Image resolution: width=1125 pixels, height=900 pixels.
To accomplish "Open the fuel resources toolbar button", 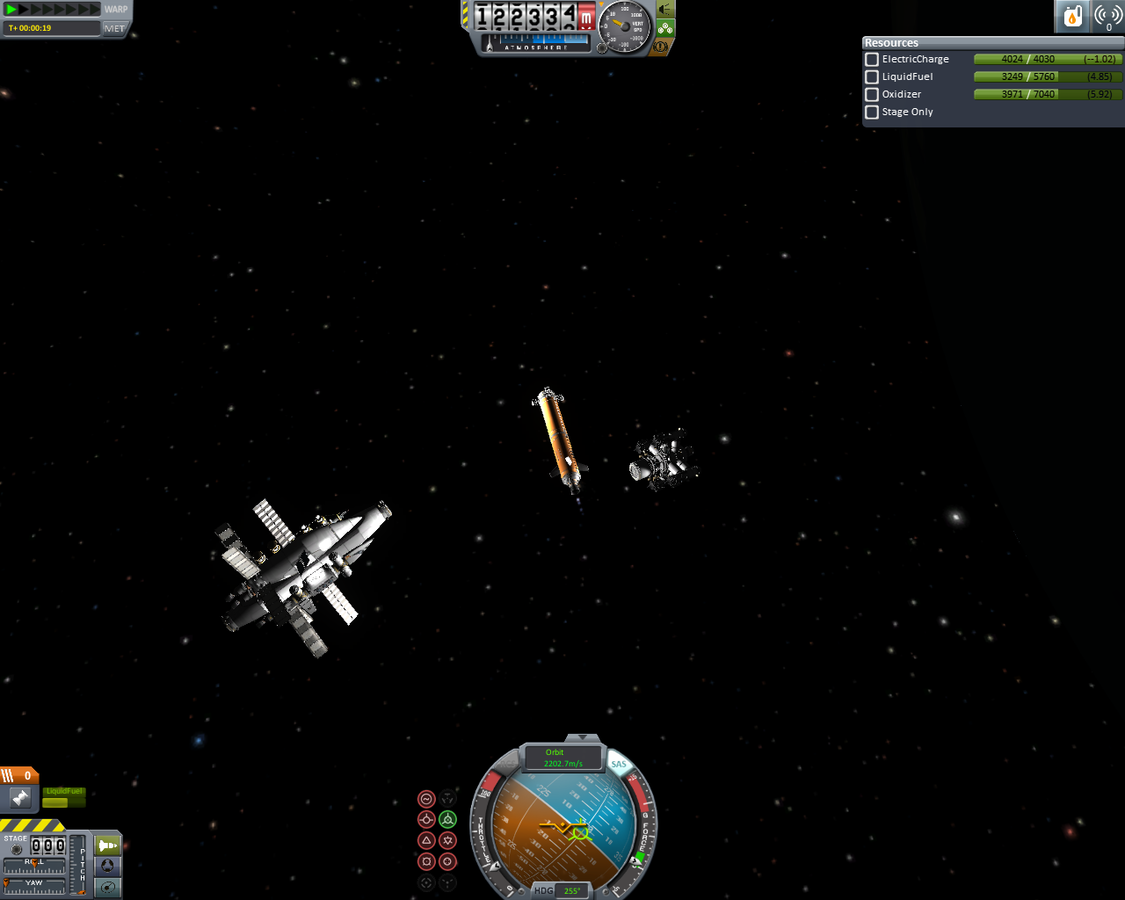I will click(x=1073, y=17).
